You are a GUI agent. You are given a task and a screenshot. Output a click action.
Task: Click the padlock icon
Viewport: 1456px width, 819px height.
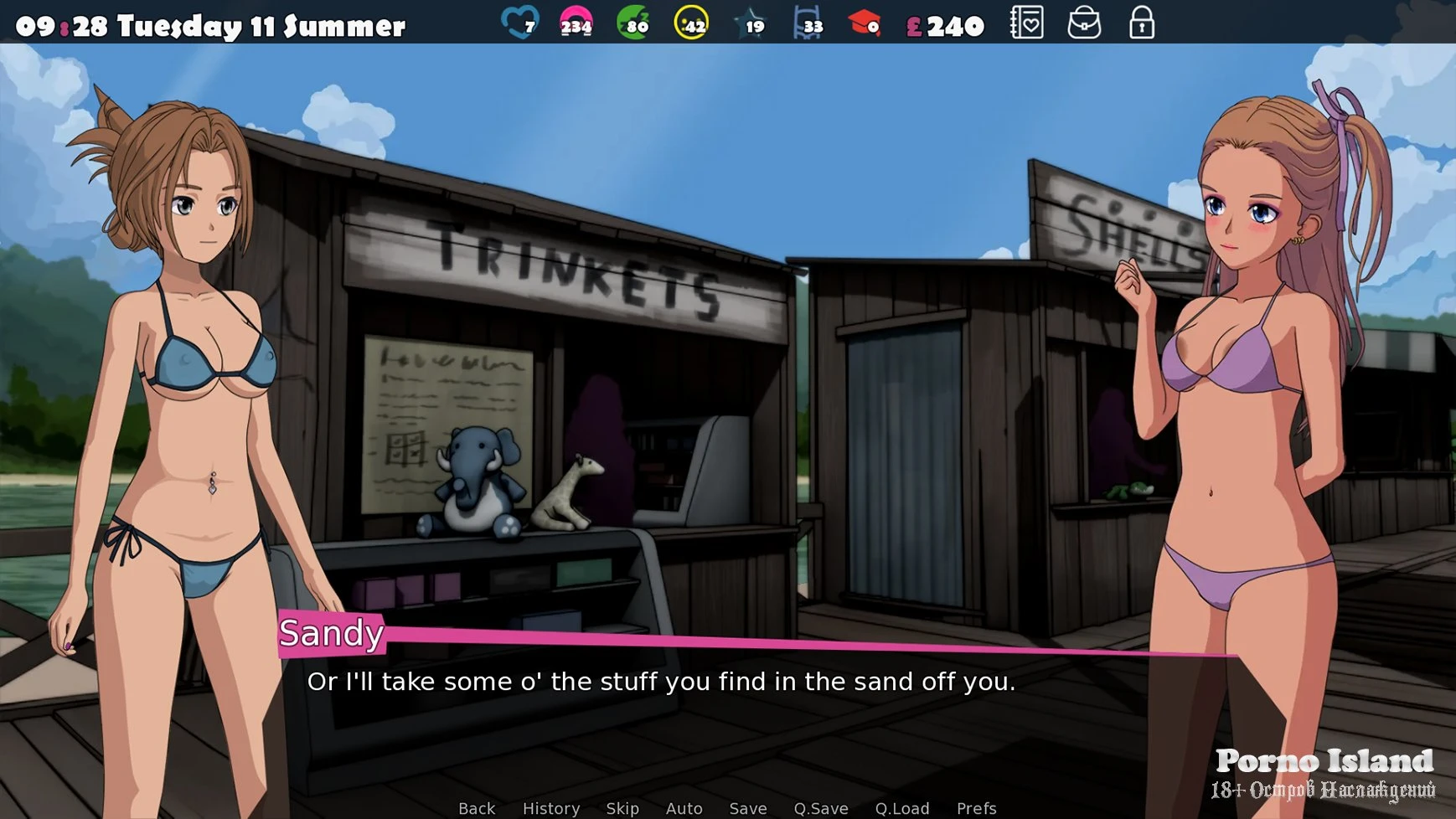coord(1141,23)
